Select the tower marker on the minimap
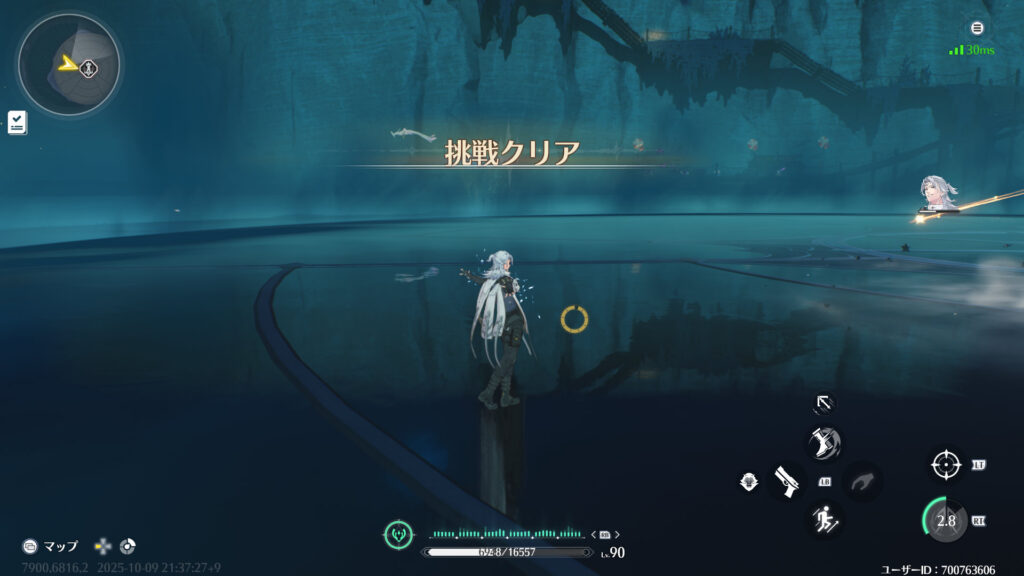 point(89,68)
